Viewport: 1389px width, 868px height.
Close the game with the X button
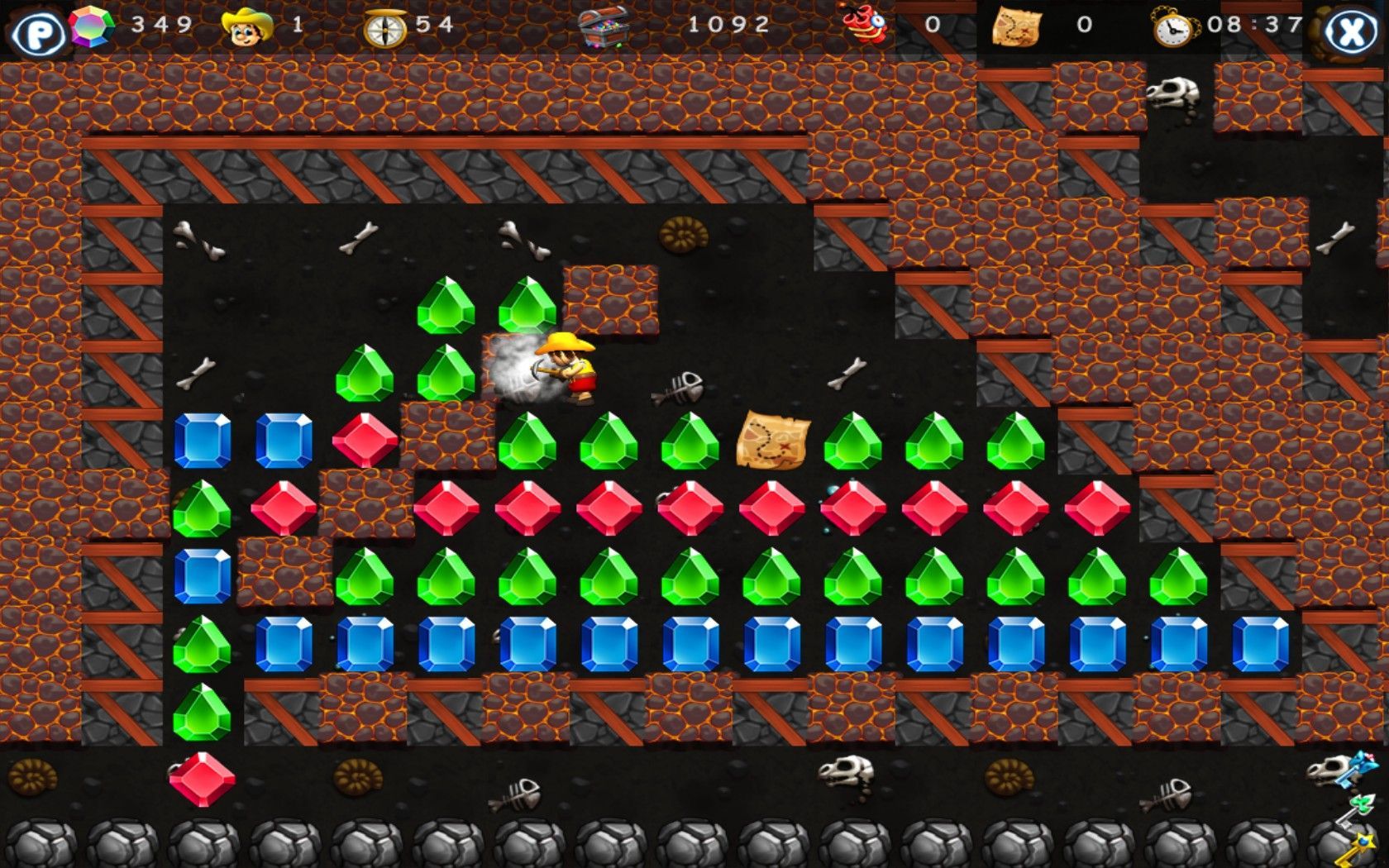(1351, 32)
